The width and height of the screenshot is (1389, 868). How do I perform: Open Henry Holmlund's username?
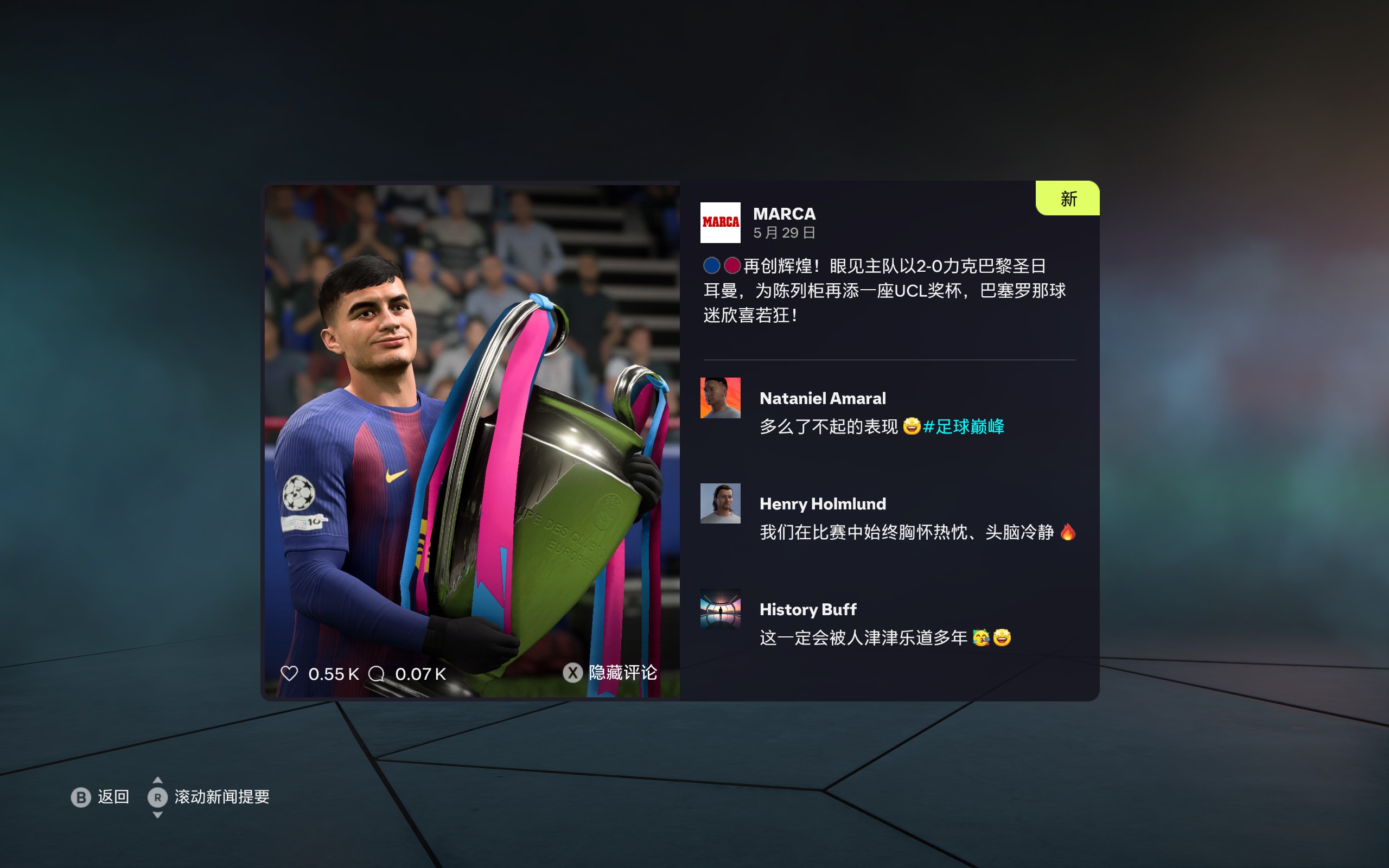822,504
